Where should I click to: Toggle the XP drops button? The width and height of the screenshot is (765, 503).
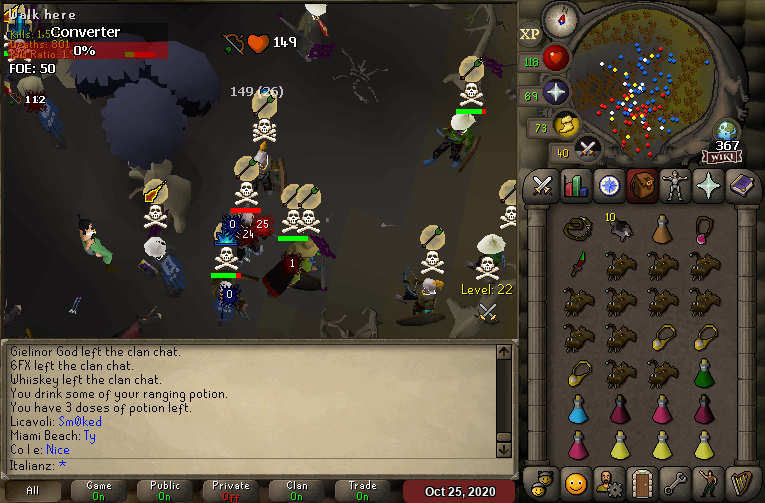point(530,34)
